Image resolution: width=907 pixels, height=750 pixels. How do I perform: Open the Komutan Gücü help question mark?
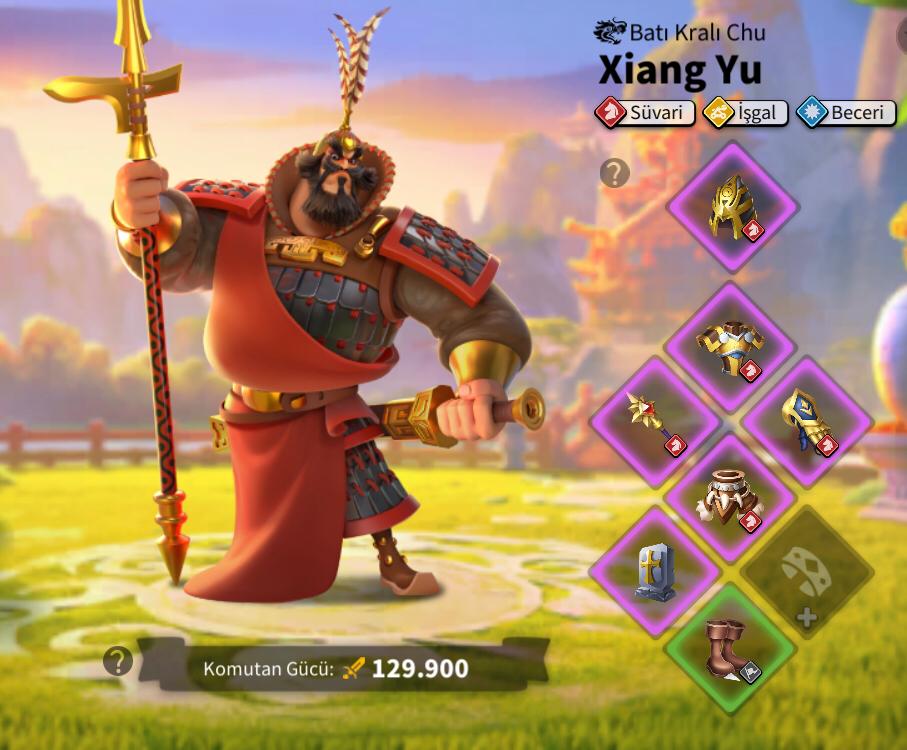click(x=118, y=660)
